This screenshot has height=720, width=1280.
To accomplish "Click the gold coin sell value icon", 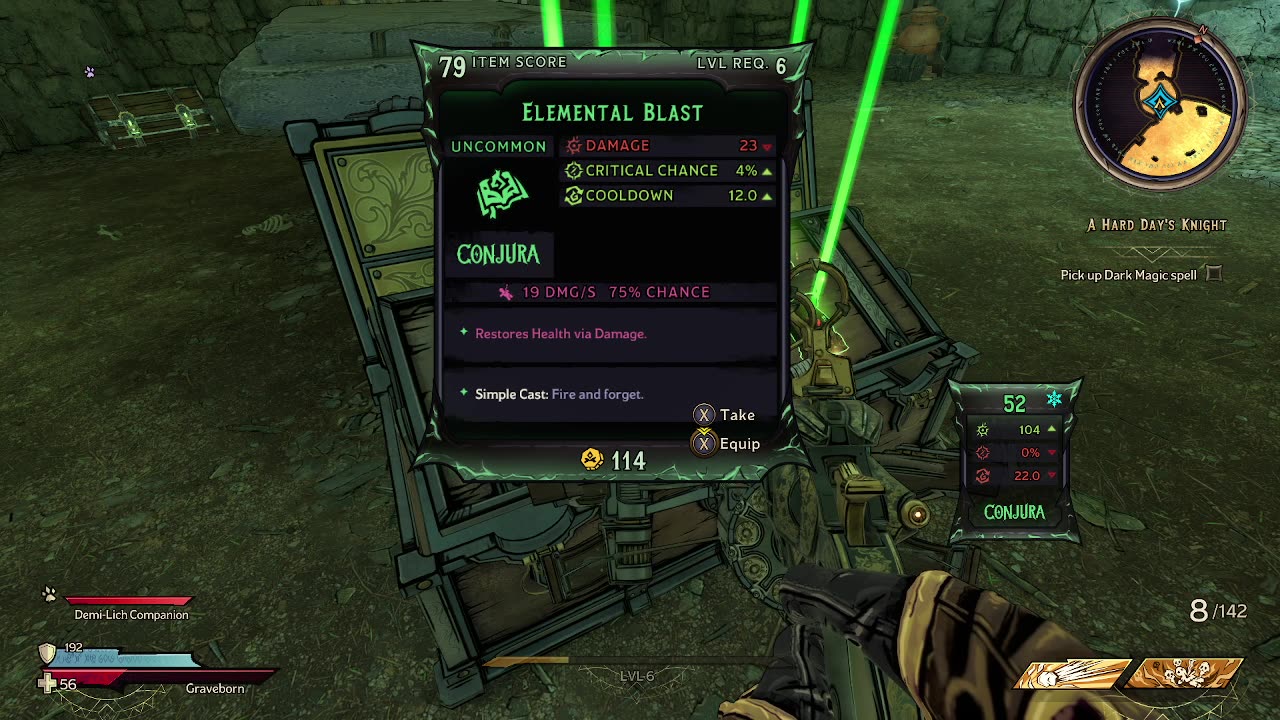I will click(592, 460).
